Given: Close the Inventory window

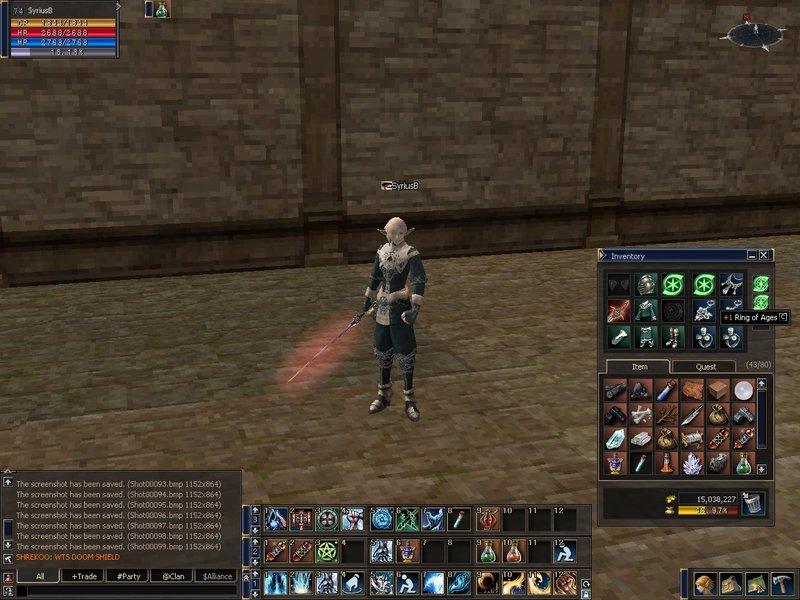Looking at the screenshot, I should (765, 256).
